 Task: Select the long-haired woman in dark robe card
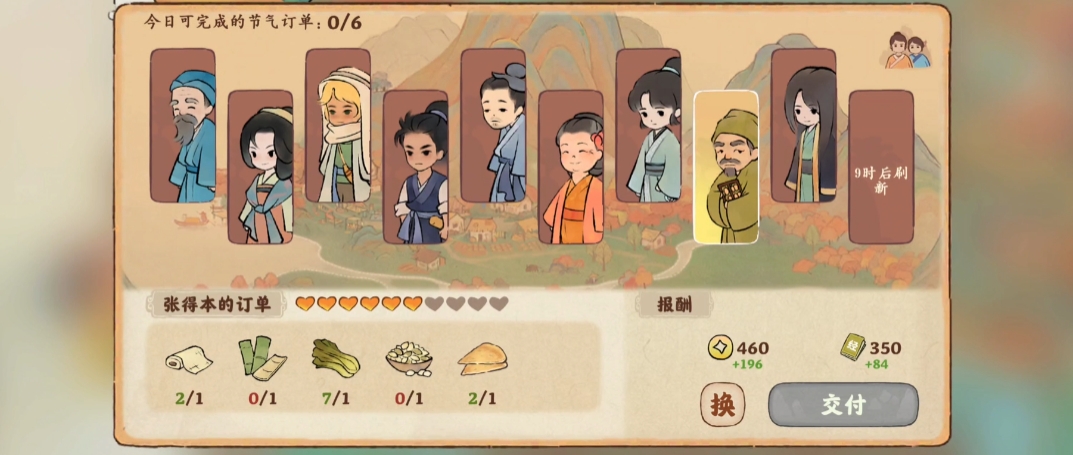pos(803,125)
